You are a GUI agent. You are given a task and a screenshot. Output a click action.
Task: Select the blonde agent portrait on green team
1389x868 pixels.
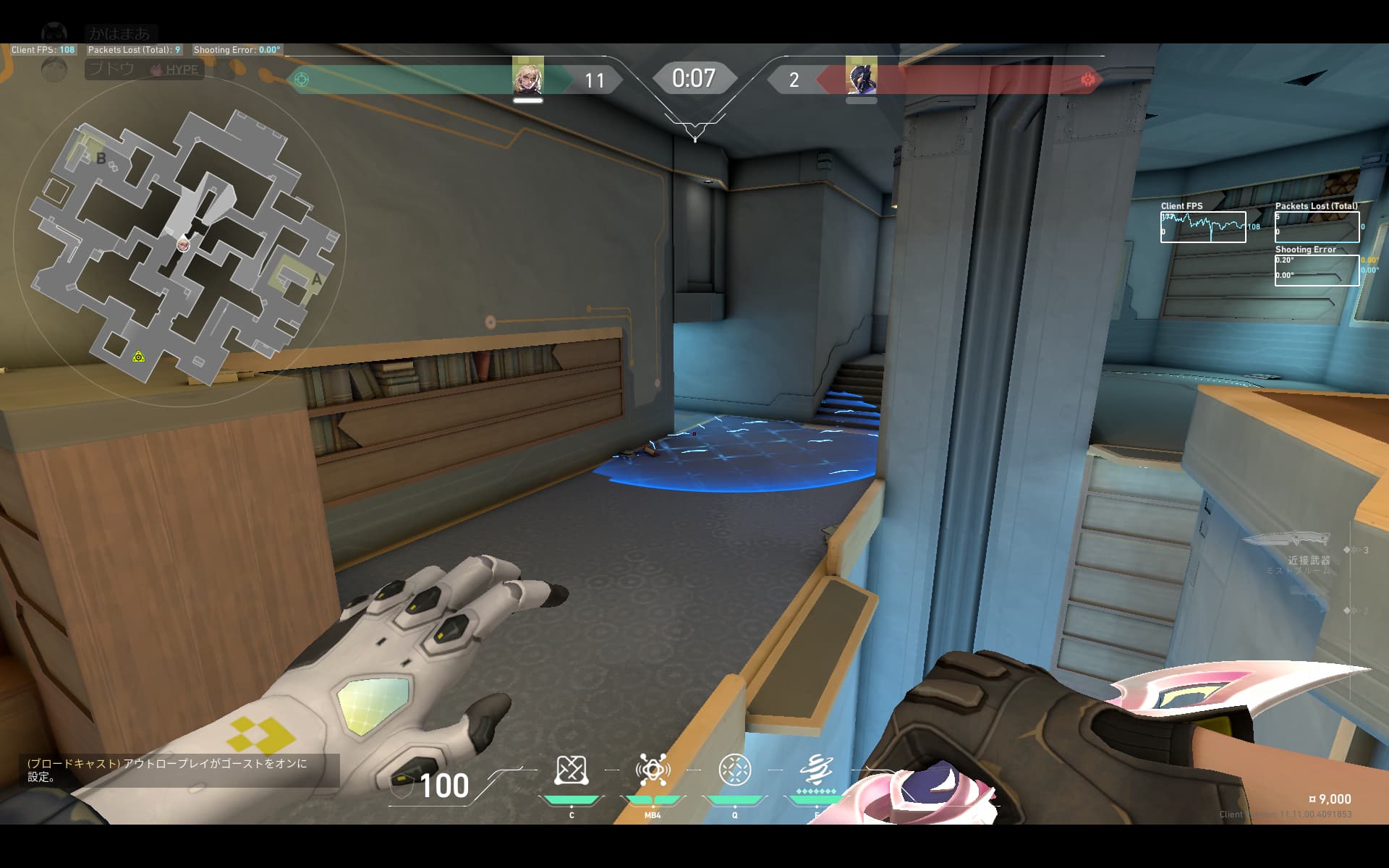pyautogui.click(x=527, y=77)
